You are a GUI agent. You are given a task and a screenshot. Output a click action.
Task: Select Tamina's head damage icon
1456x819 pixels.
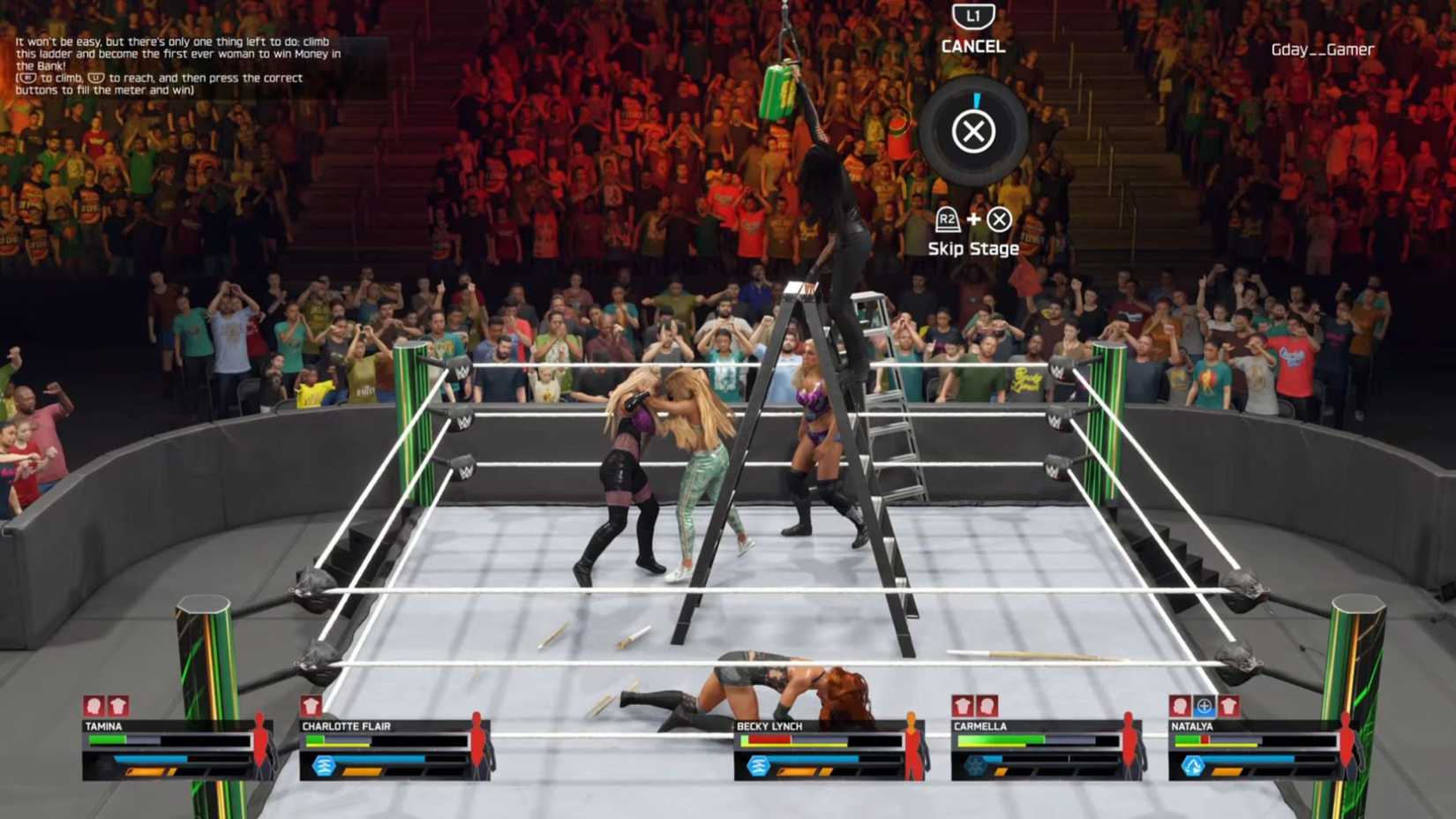pos(91,704)
